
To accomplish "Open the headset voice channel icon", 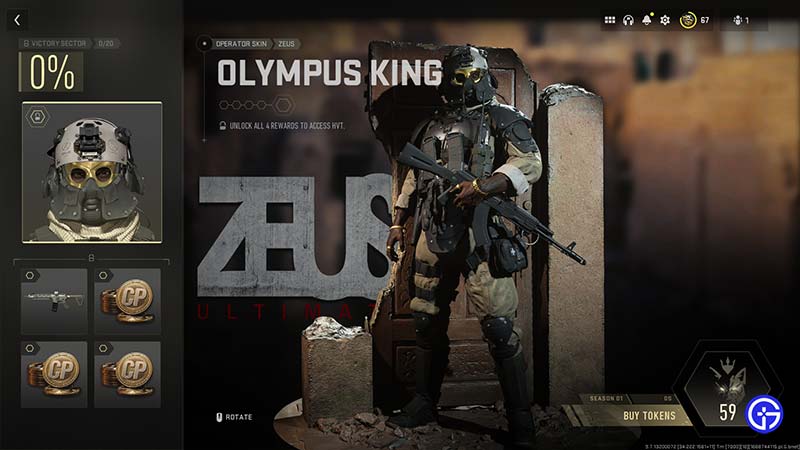I will [629, 20].
